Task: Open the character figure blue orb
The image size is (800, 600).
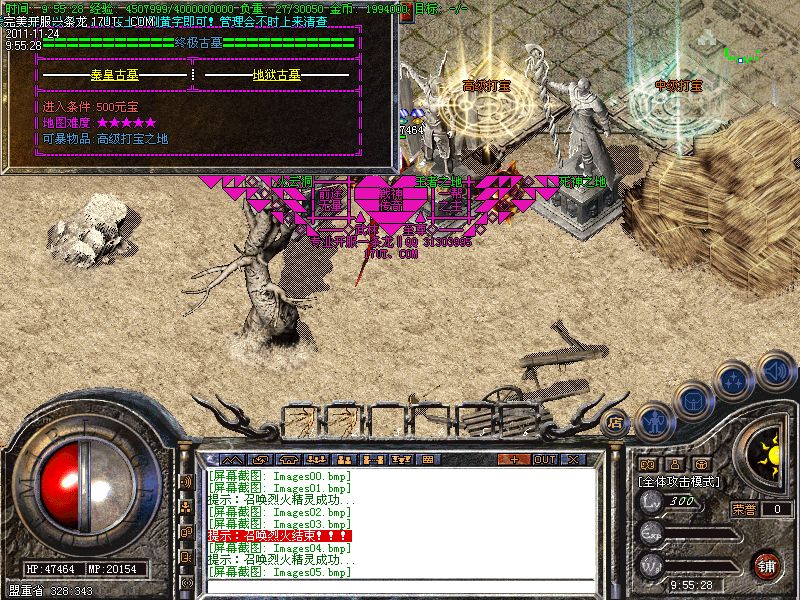Action: (654, 421)
